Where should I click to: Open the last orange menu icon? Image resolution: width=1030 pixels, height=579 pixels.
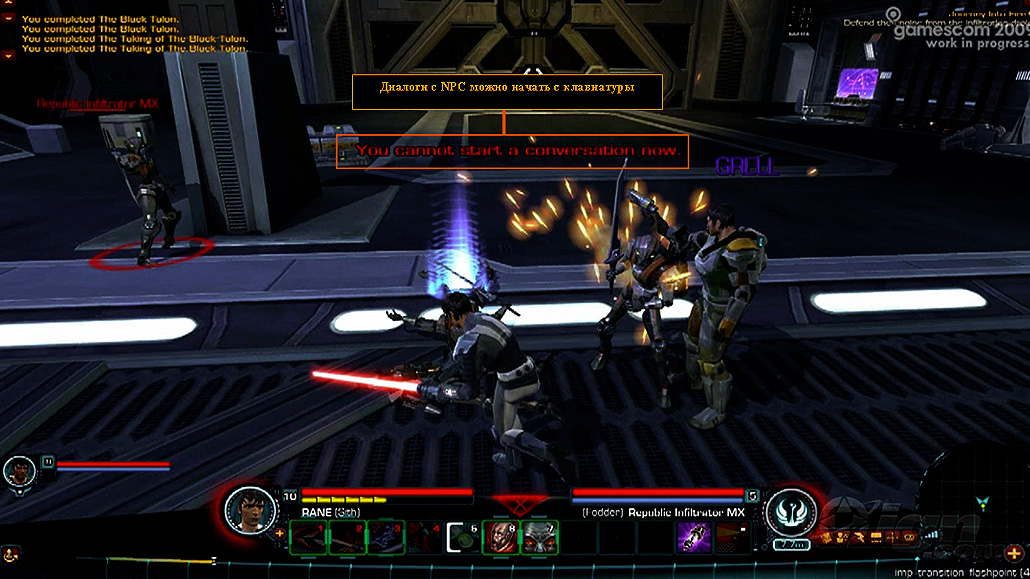point(911,537)
